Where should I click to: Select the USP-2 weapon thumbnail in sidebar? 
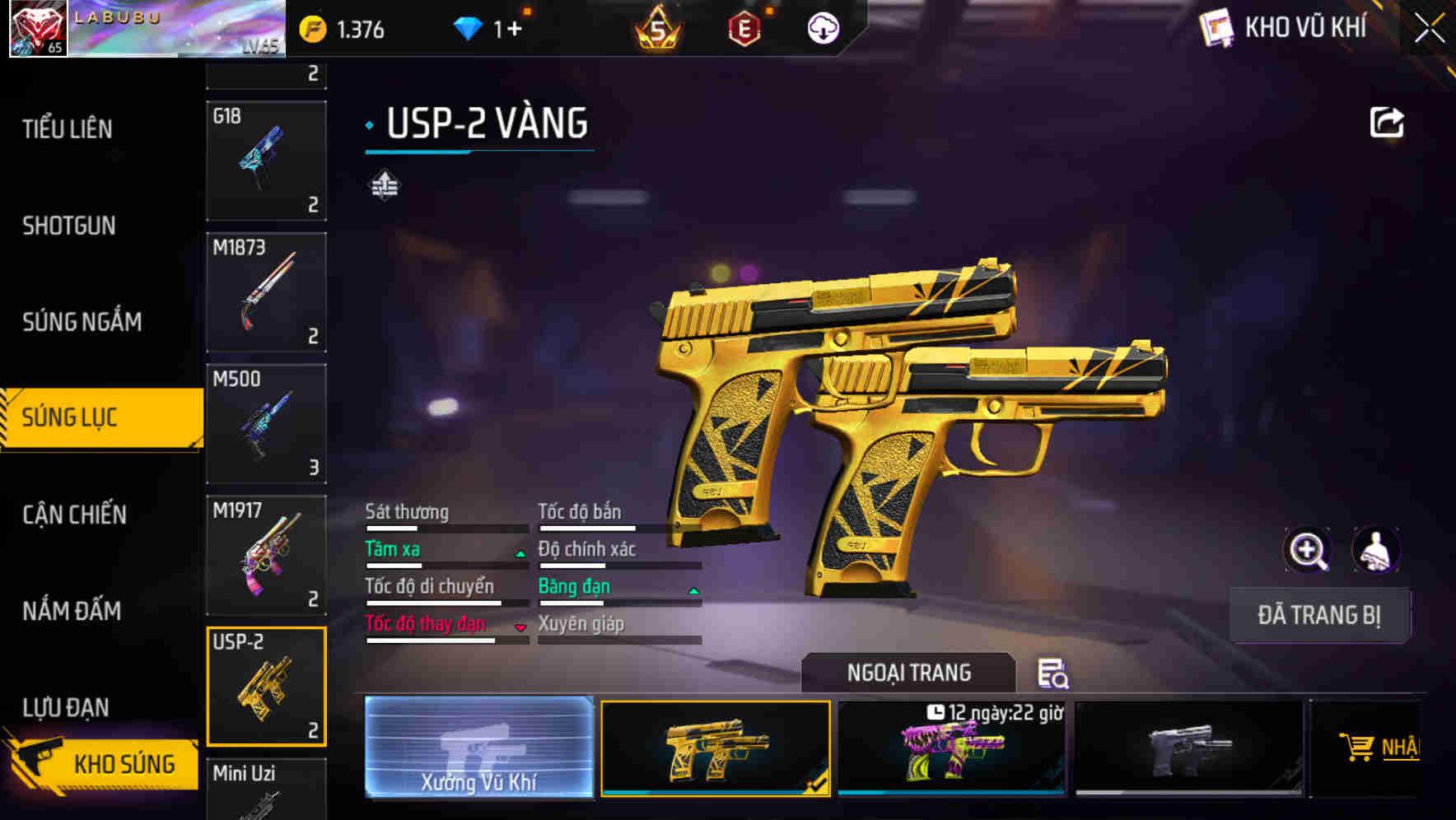(266, 685)
